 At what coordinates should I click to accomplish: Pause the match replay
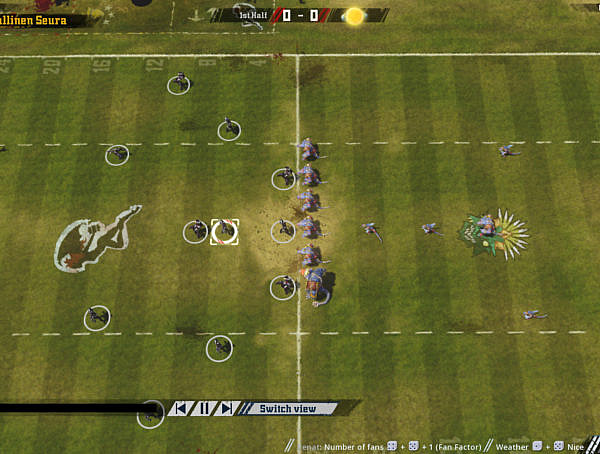[x=204, y=408]
